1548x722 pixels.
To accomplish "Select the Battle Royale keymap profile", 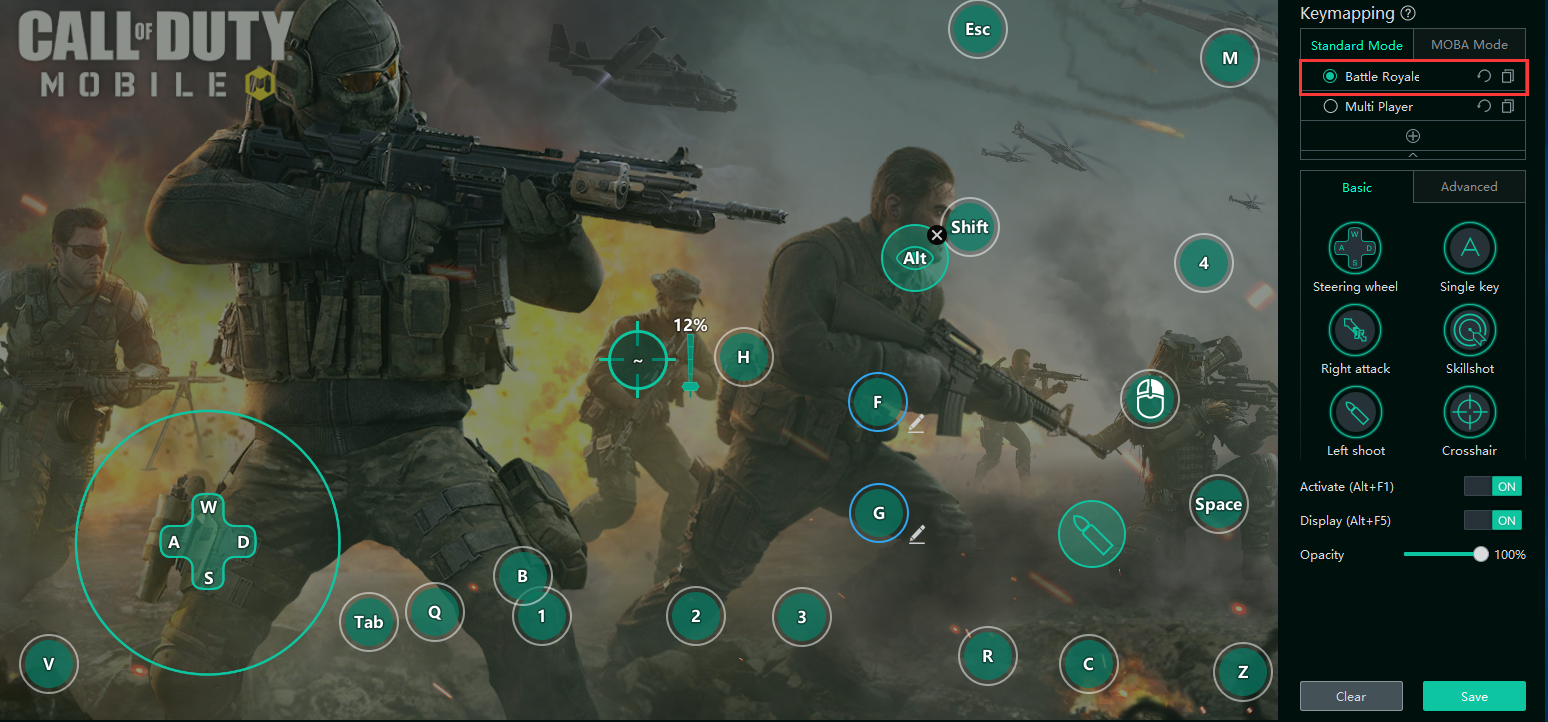I will click(x=1331, y=76).
